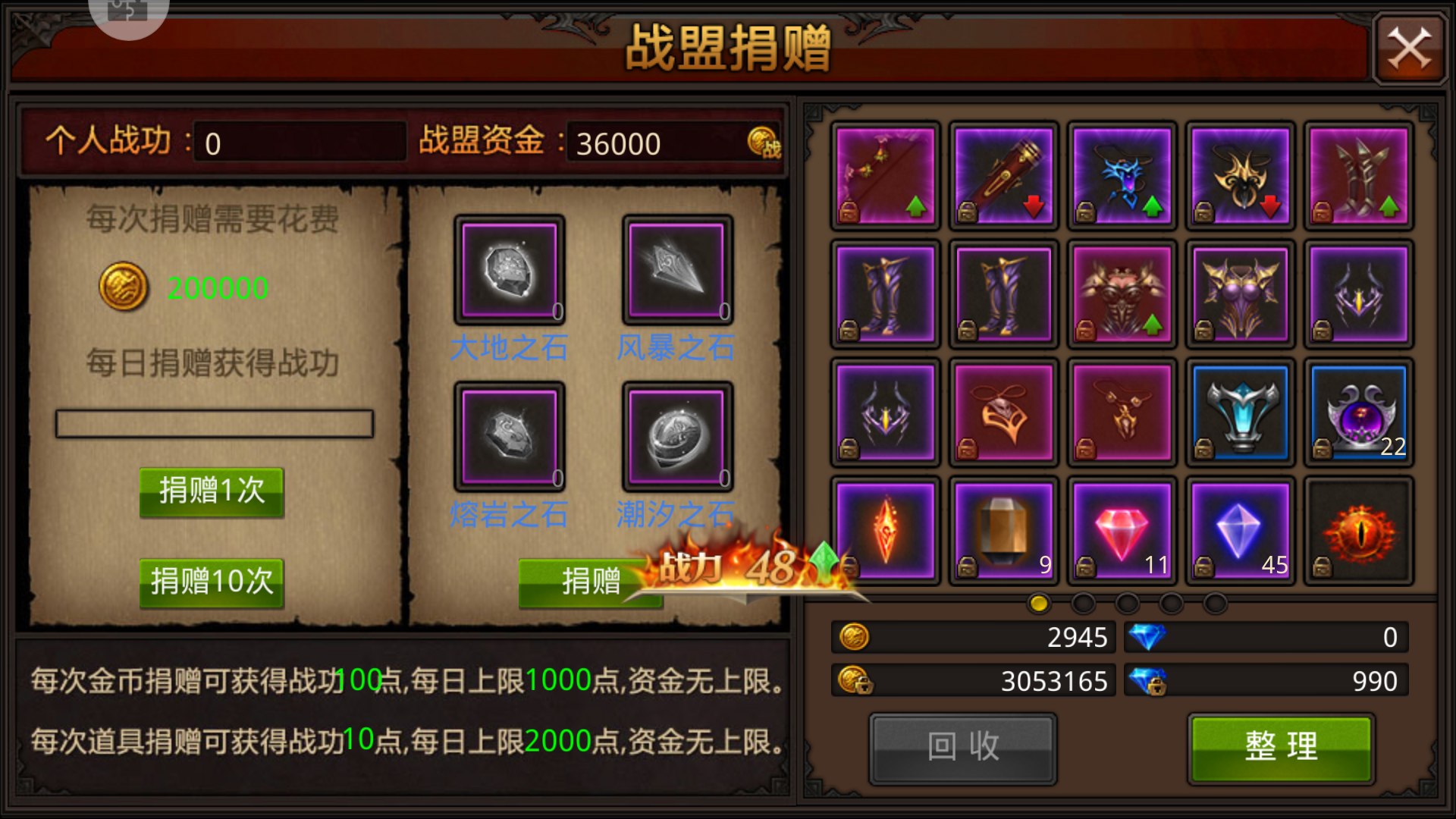Switch to the second inventory page dot
1456x819 pixels.
(1082, 604)
